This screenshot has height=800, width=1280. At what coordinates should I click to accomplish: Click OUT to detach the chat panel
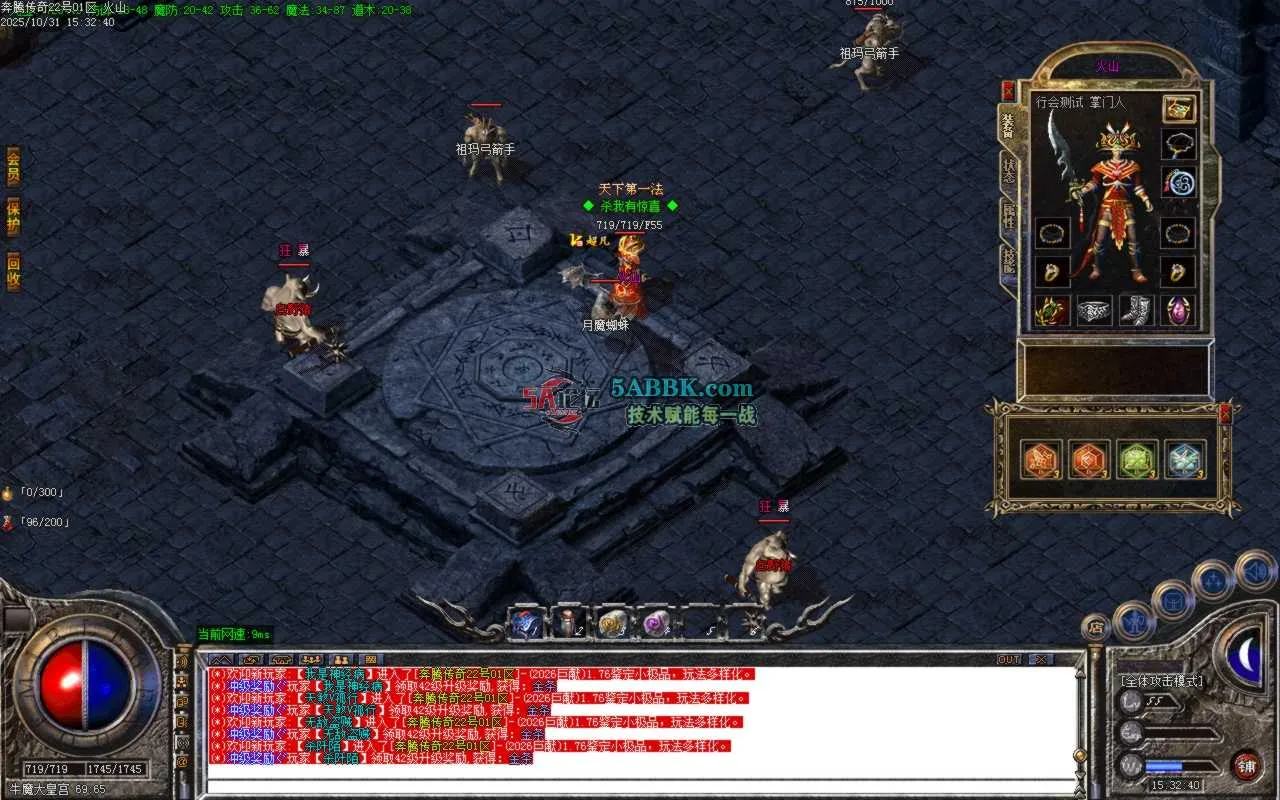(x=1011, y=659)
